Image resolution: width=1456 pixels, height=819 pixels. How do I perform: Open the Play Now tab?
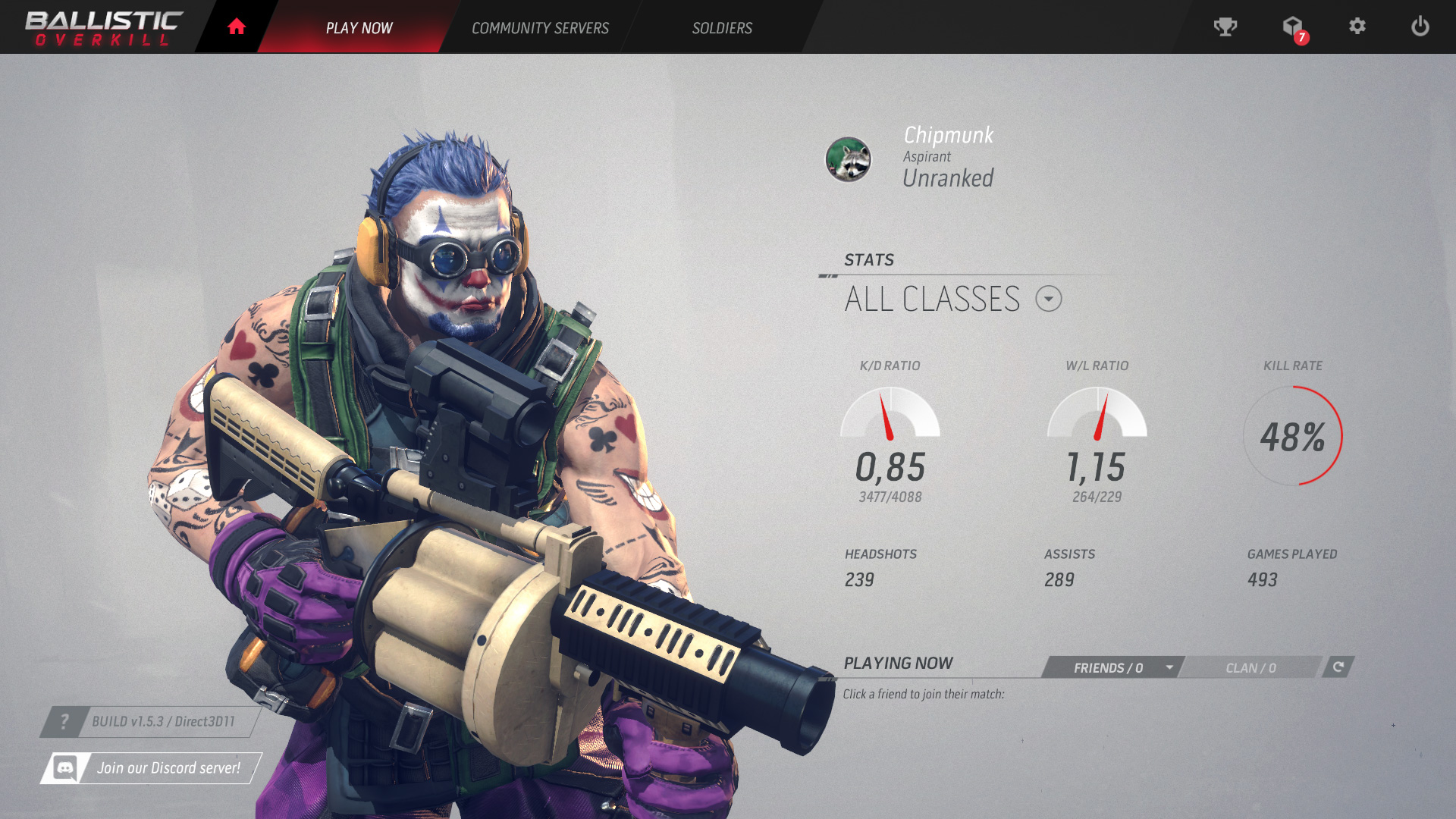click(x=359, y=28)
